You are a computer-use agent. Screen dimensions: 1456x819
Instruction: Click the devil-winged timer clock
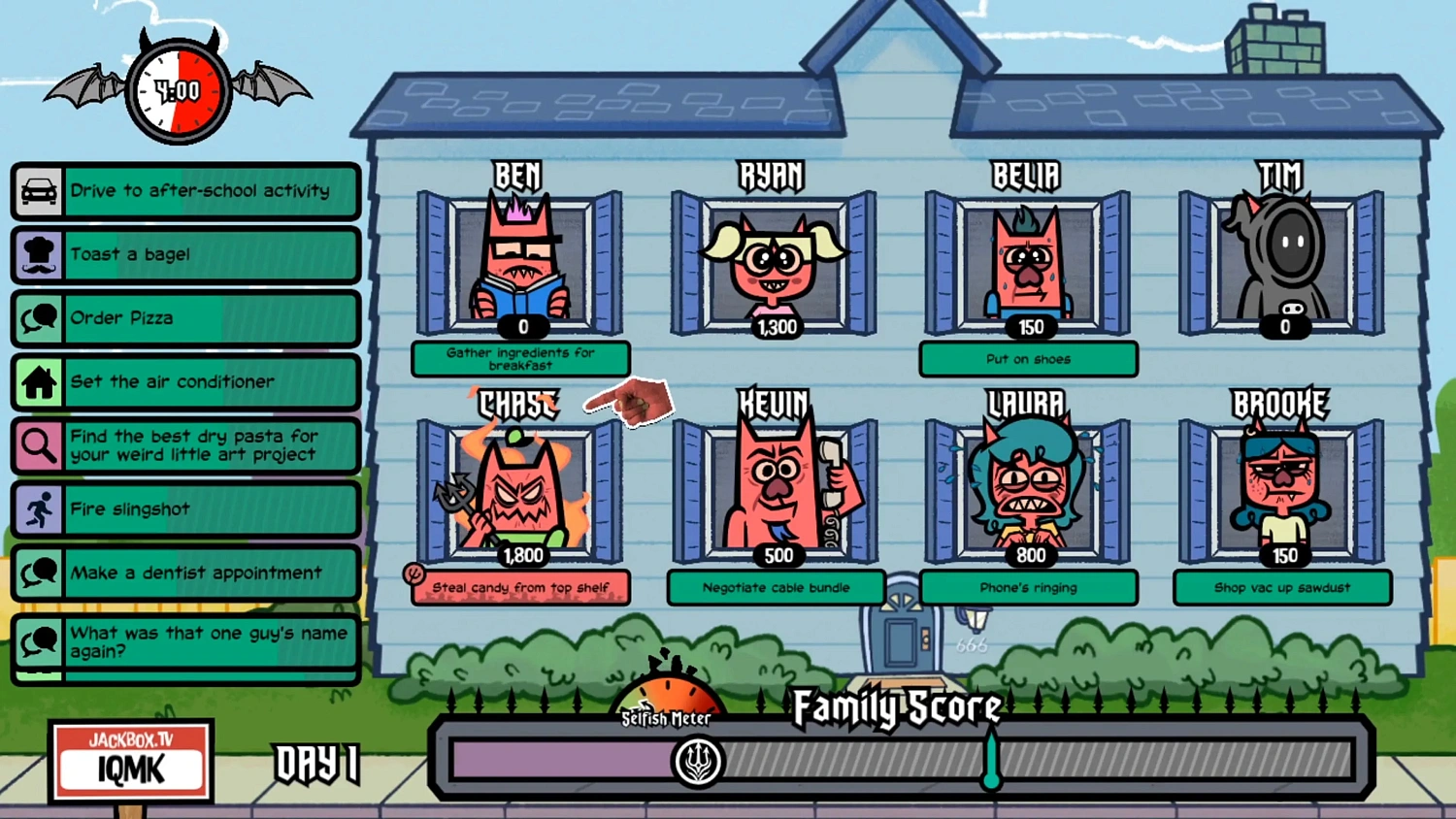pos(178,92)
